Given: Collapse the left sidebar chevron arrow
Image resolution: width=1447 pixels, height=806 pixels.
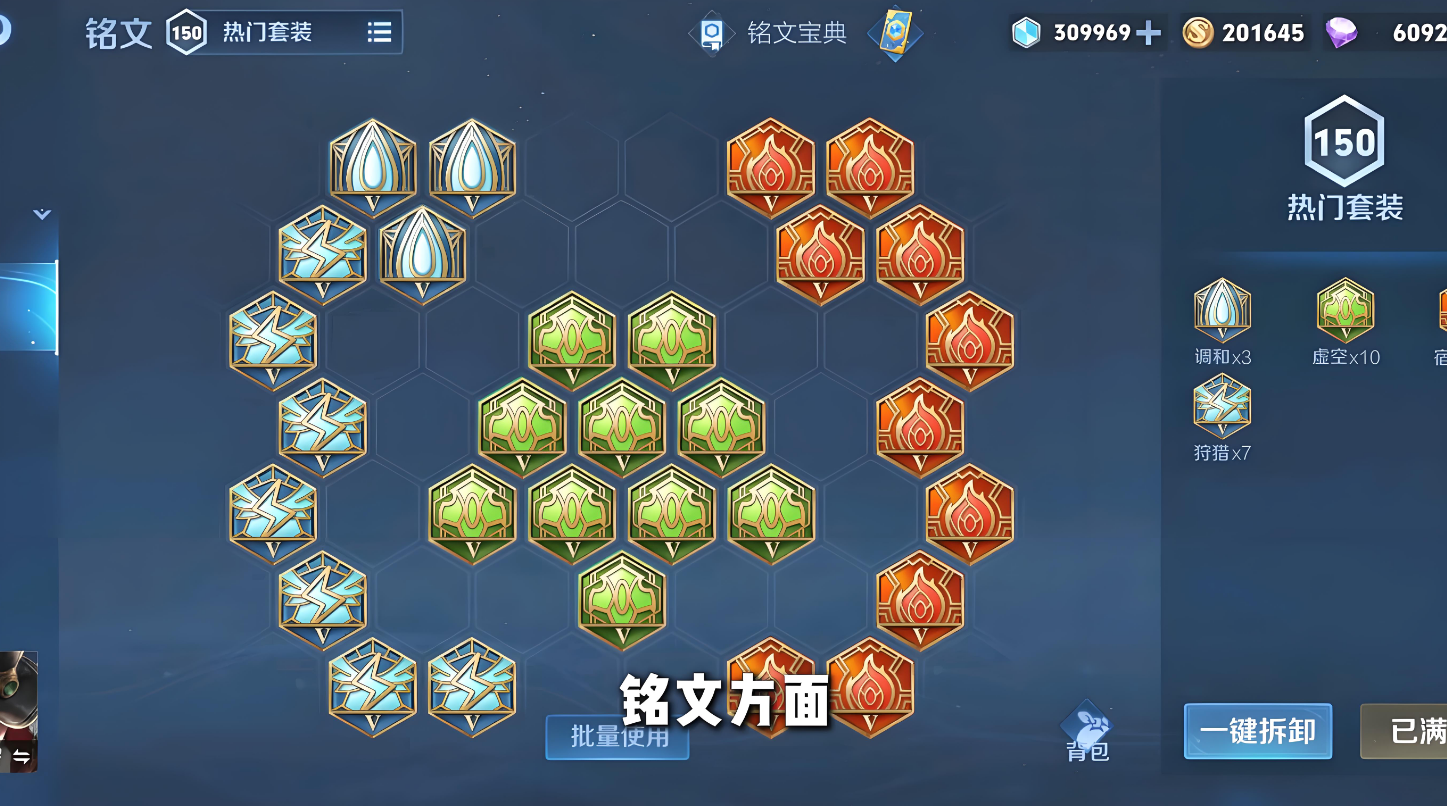Looking at the screenshot, I should click(41, 213).
